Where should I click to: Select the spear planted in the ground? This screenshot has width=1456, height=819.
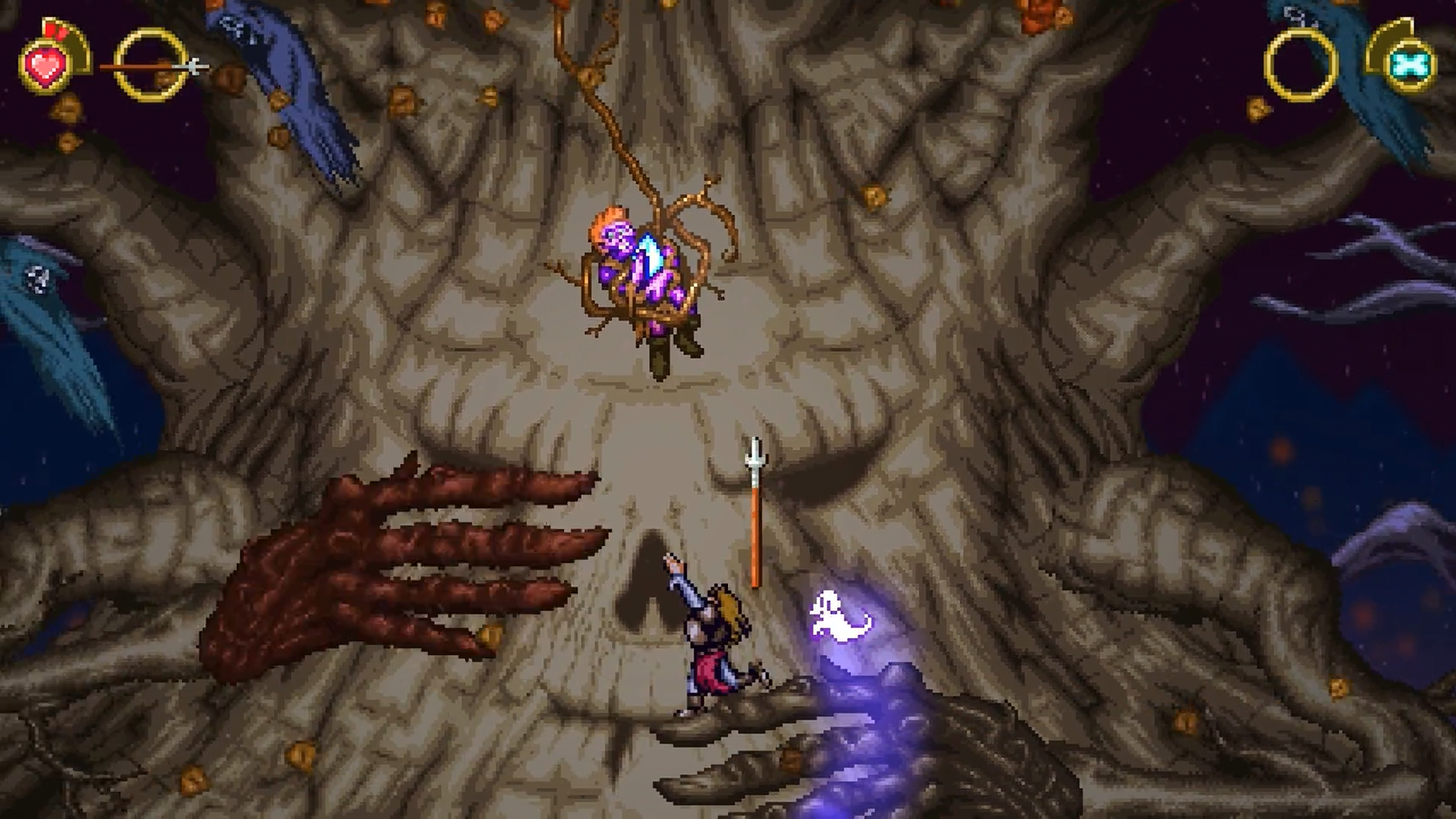[755, 508]
